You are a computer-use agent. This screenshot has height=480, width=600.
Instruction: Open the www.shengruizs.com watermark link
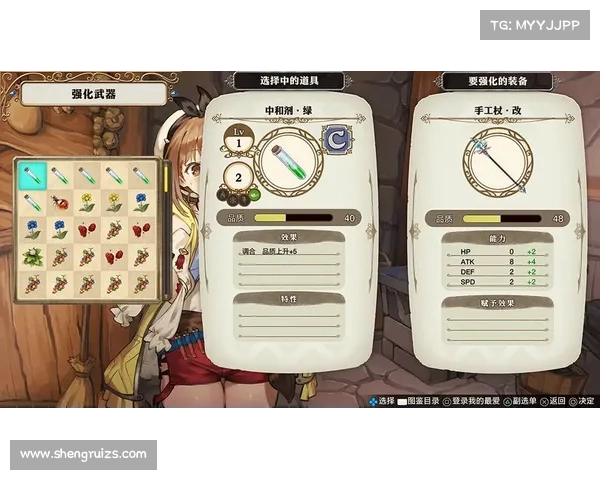point(84,455)
